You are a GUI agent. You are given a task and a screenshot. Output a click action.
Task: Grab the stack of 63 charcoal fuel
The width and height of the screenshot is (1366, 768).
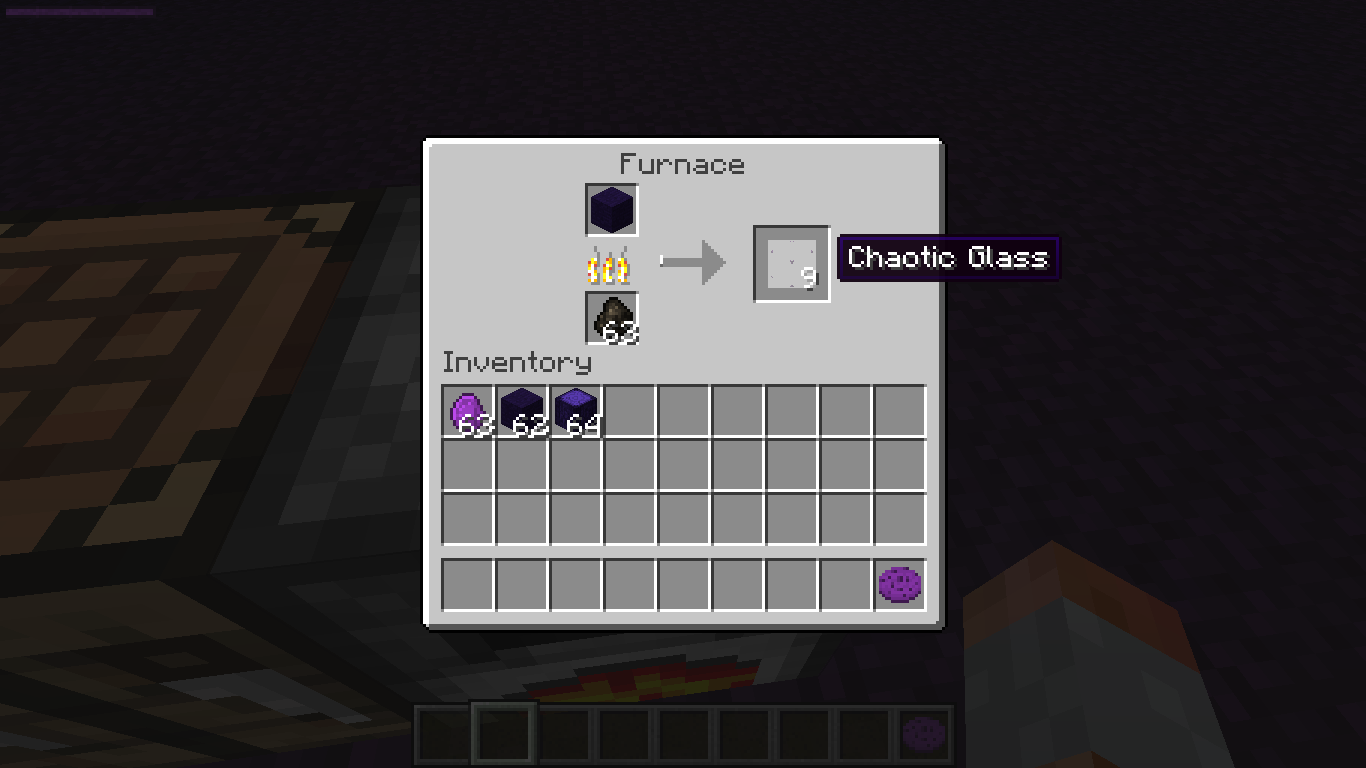pyautogui.click(x=611, y=318)
